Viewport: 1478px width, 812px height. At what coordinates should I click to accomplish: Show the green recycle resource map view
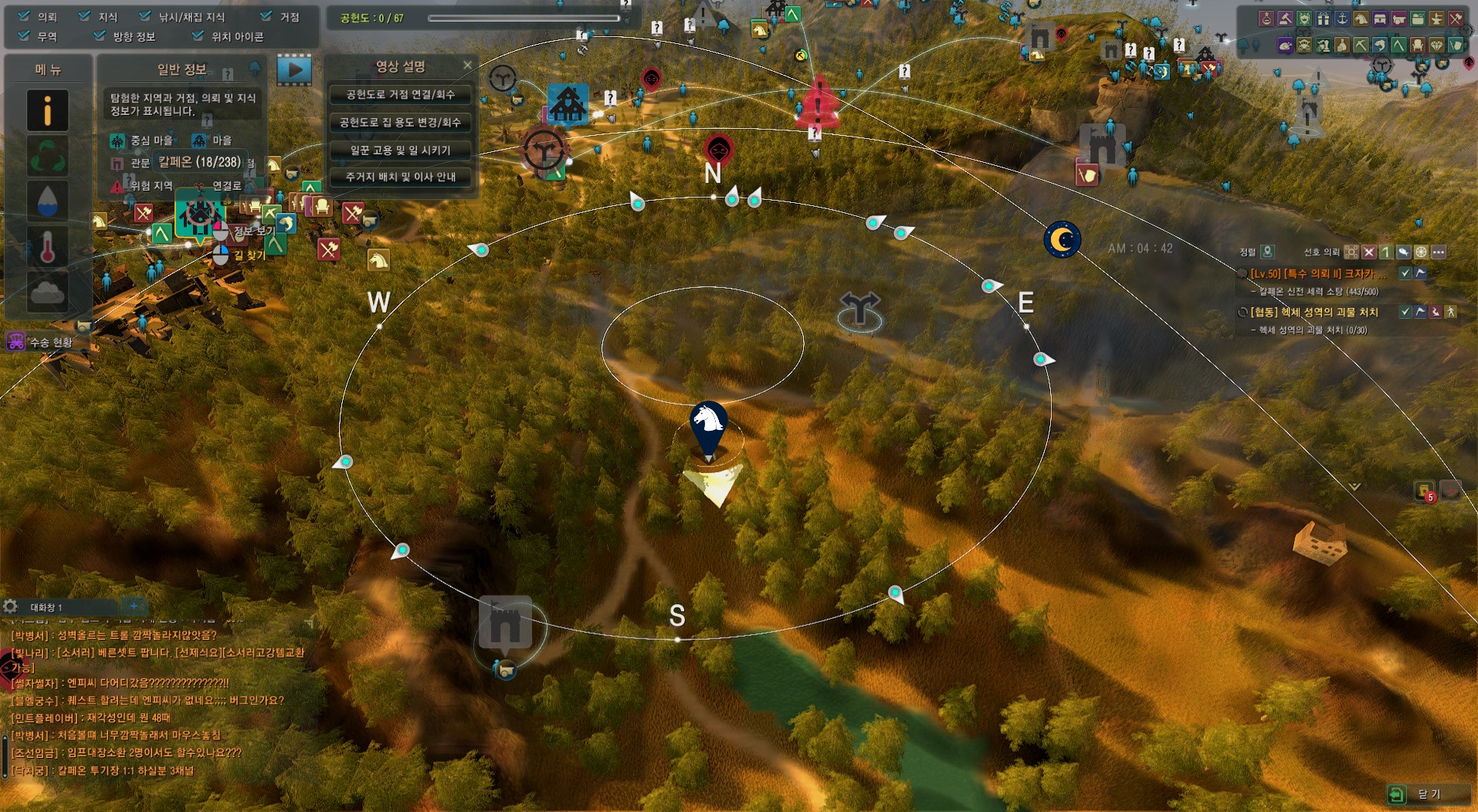[47, 155]
